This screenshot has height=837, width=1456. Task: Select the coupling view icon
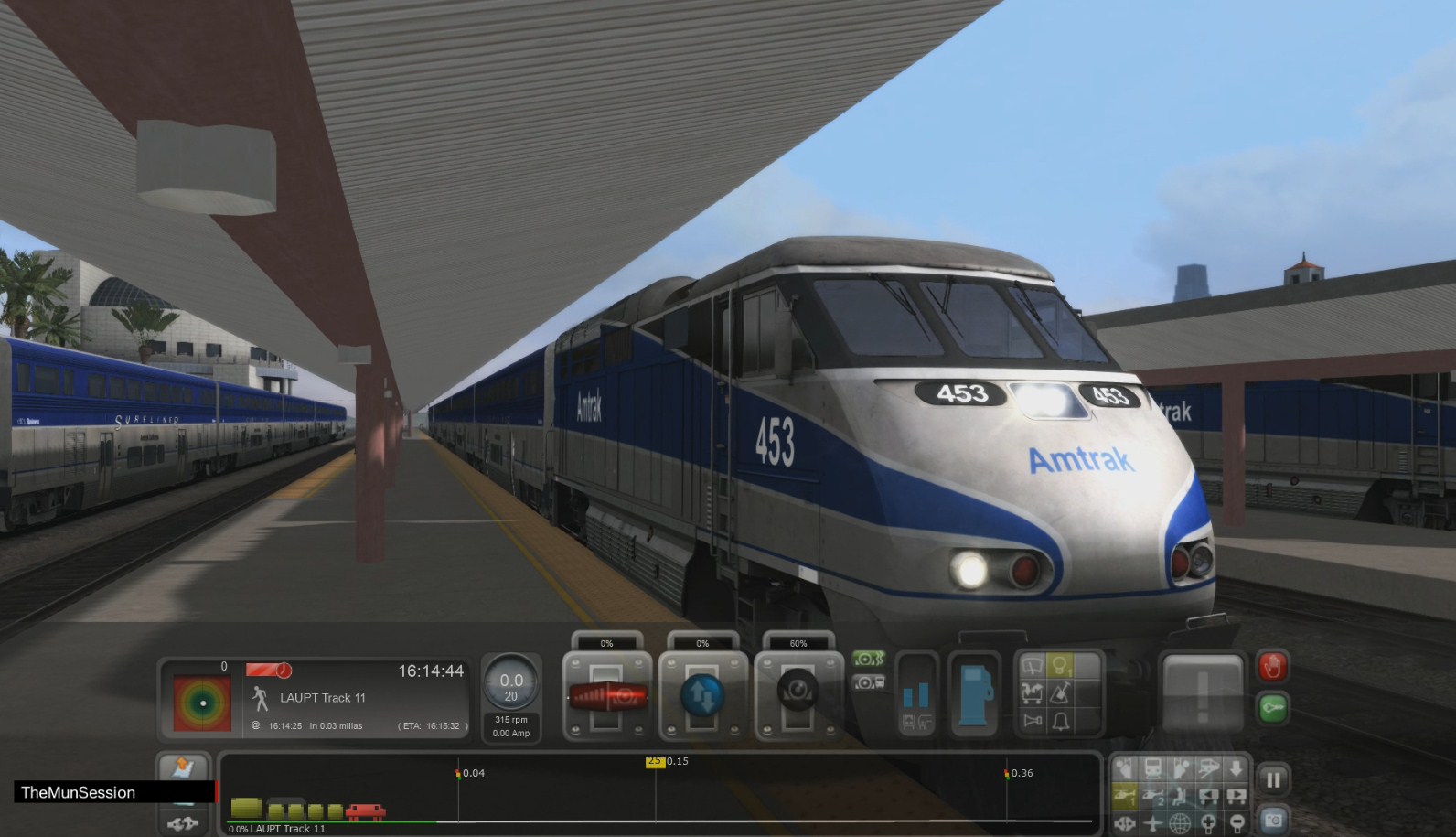[x=1125, y=823]
